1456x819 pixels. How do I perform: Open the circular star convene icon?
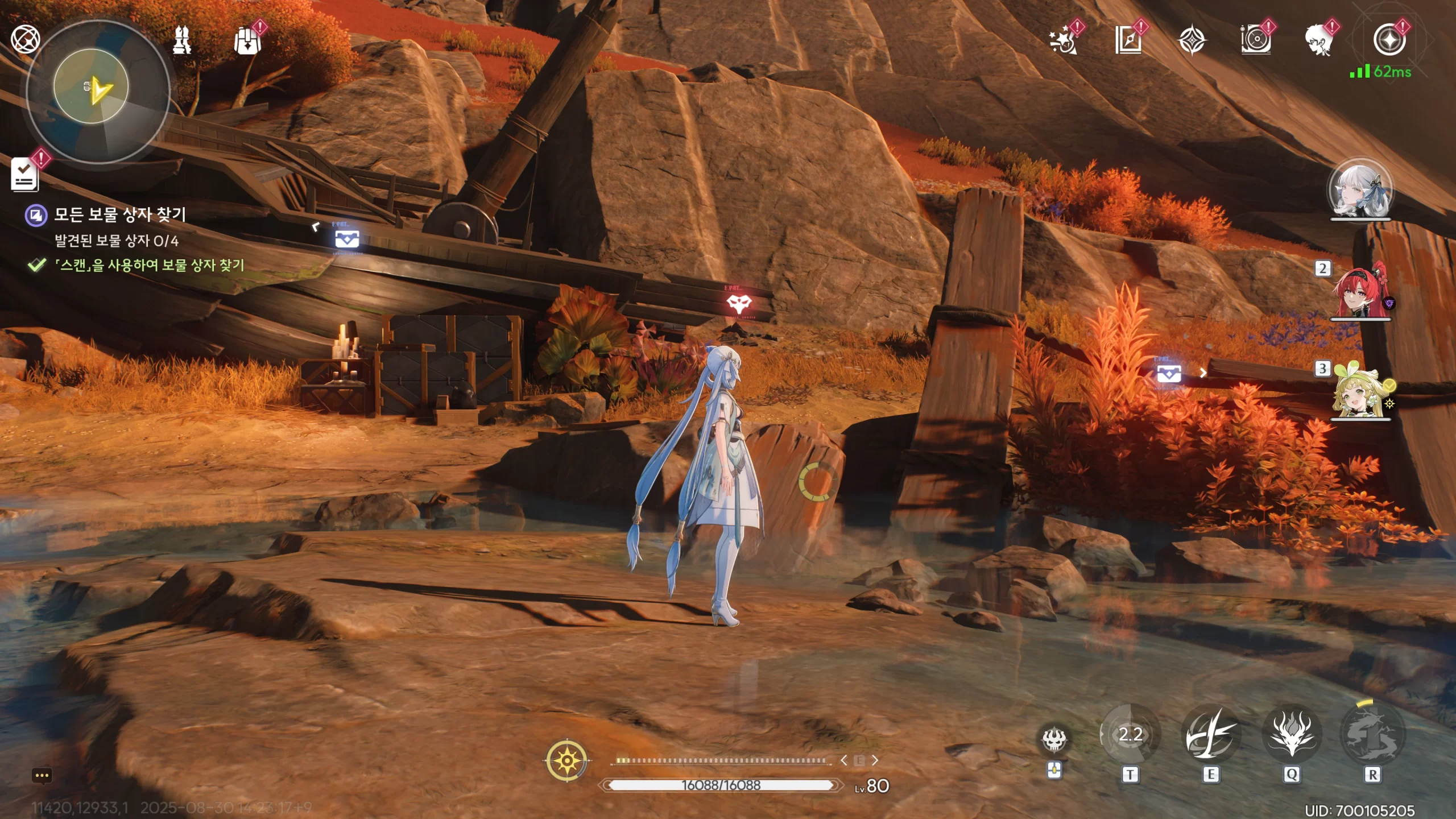1389,40
